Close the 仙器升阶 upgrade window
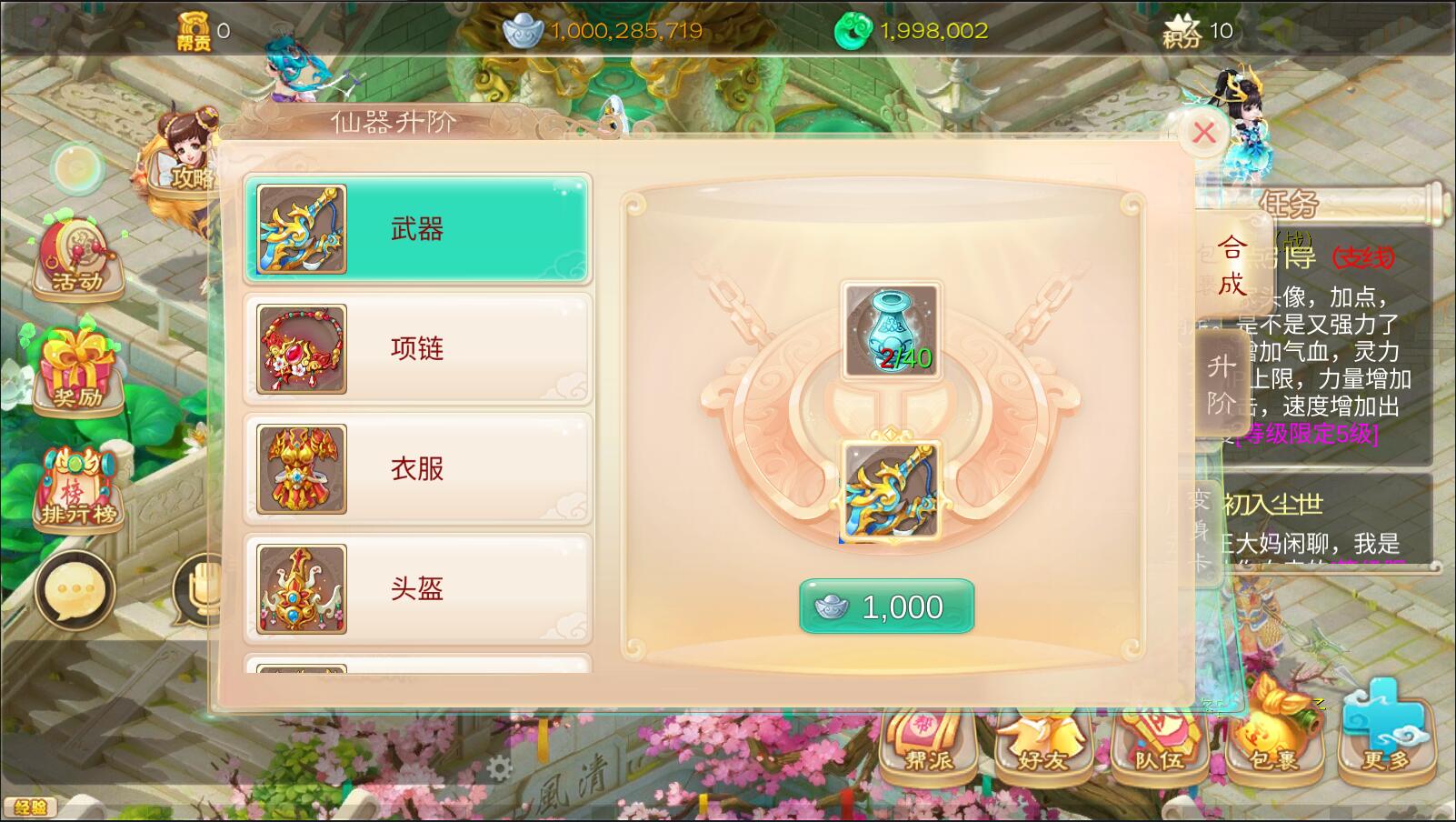This screenshot has height=822, width=1456. tap(1204, 134)
